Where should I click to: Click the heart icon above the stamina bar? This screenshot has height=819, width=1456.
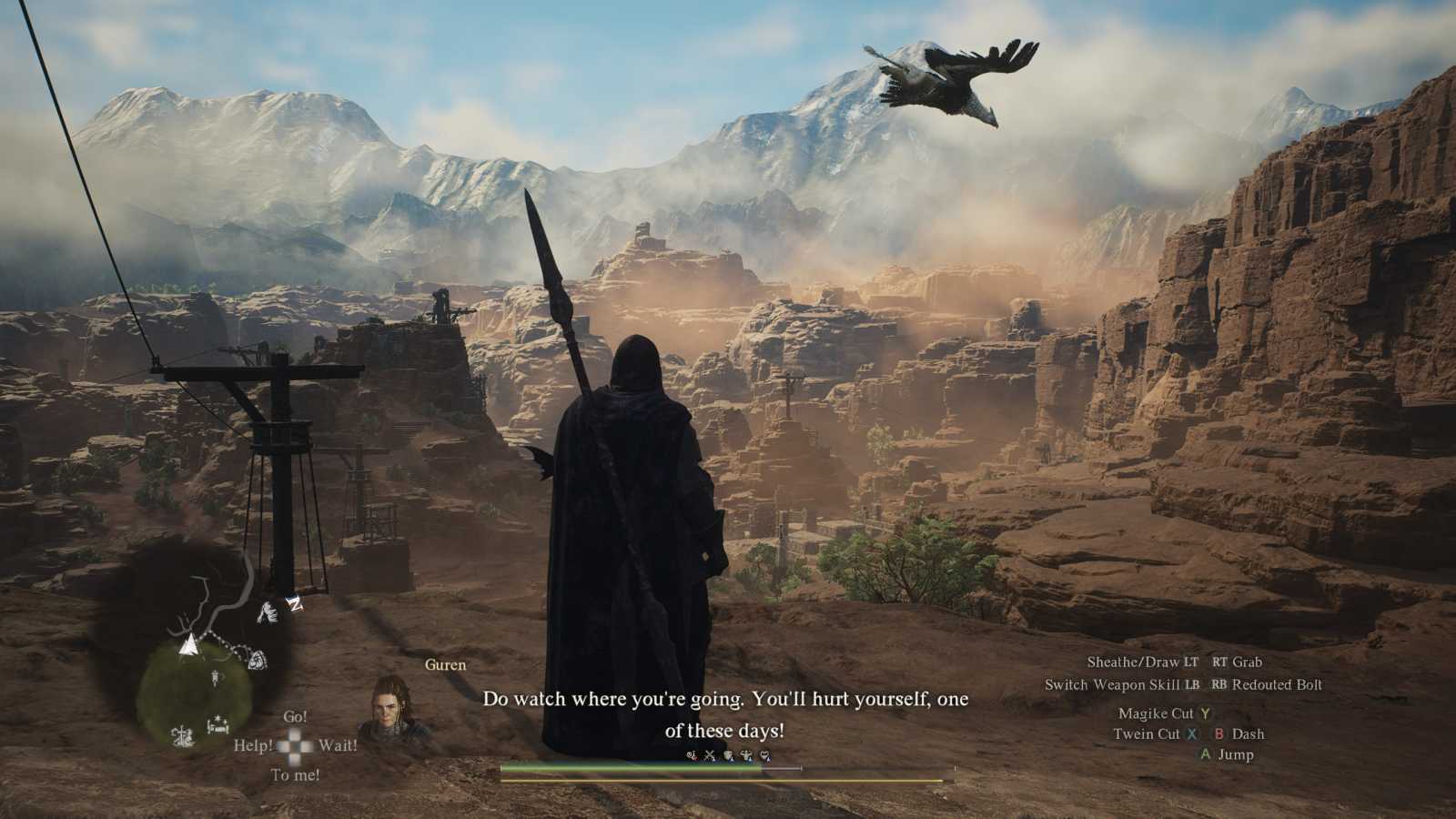click(765, 756)
